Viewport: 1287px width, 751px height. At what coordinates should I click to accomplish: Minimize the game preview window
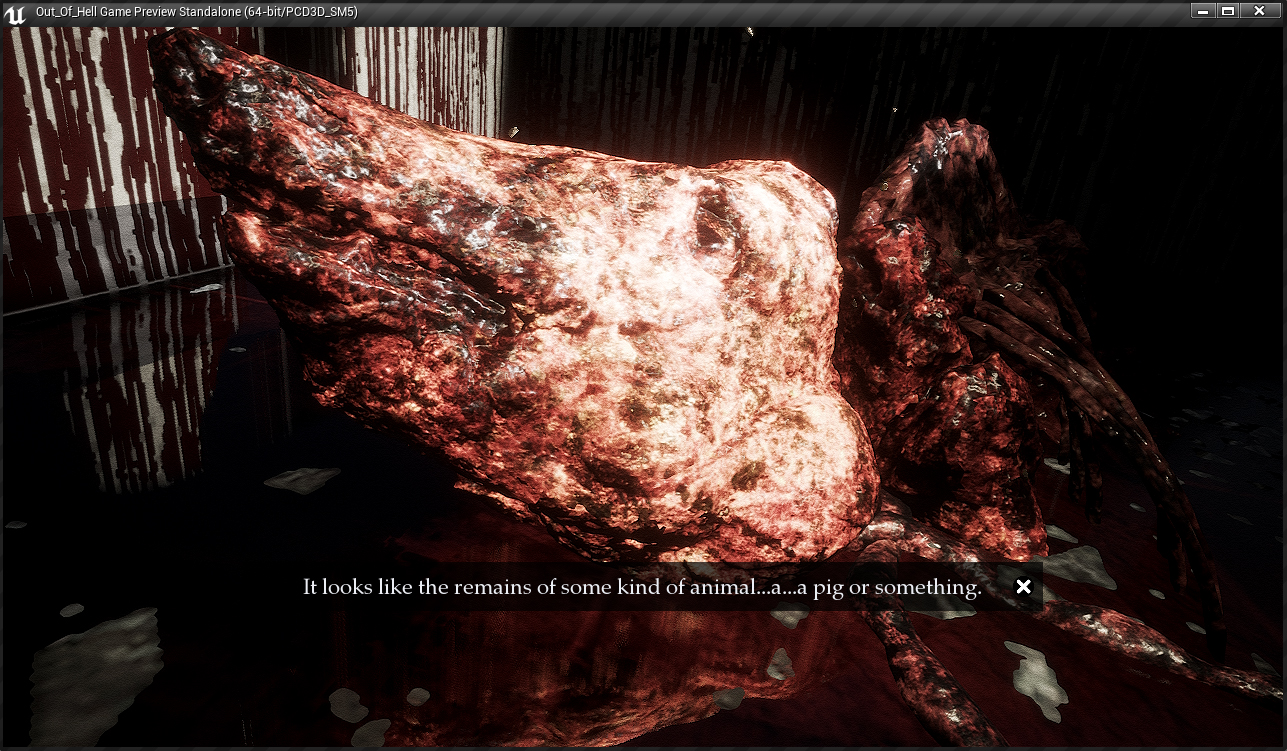coord(1203,11)
